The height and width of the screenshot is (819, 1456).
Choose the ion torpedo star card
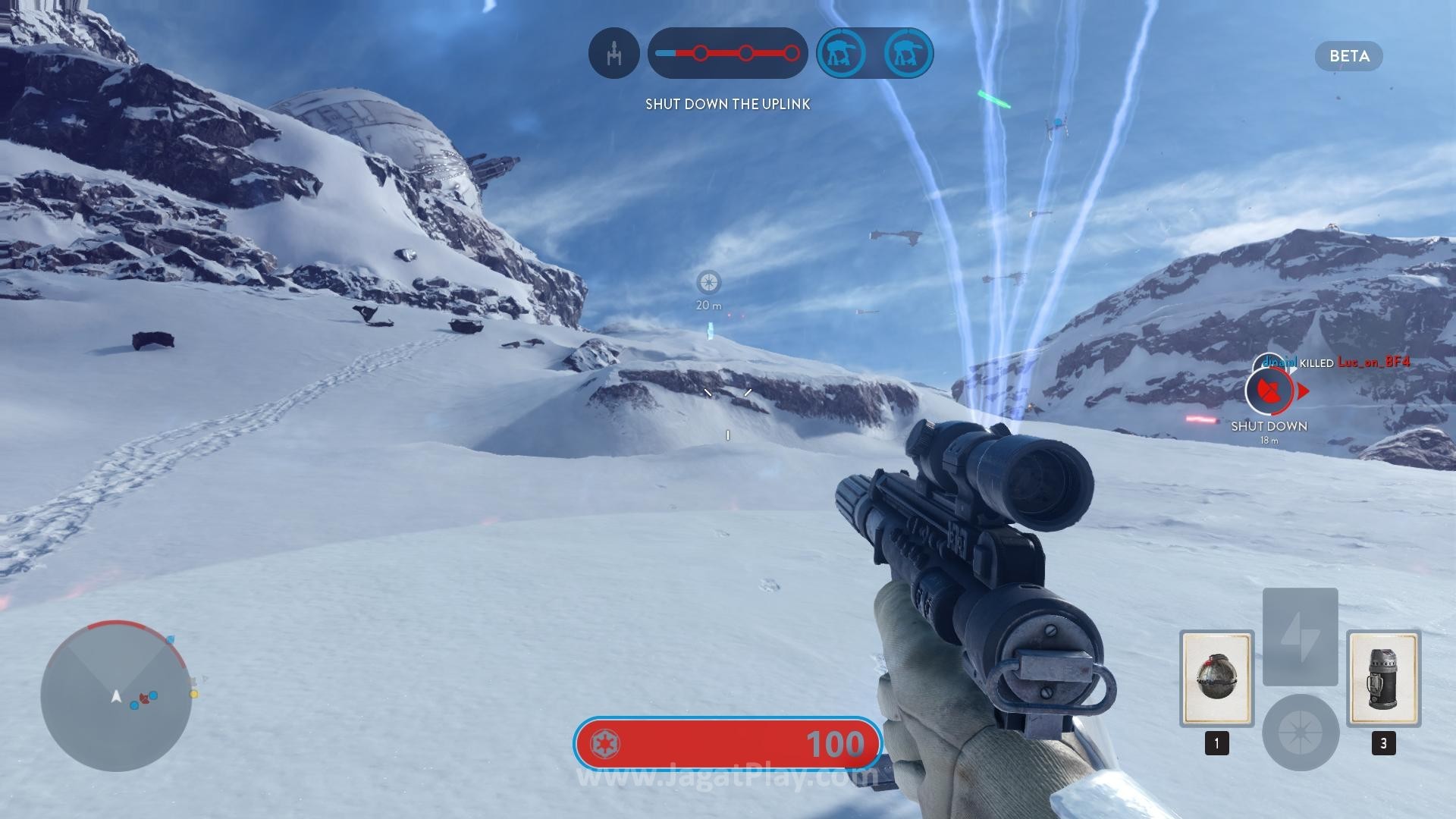[1383, 678]
